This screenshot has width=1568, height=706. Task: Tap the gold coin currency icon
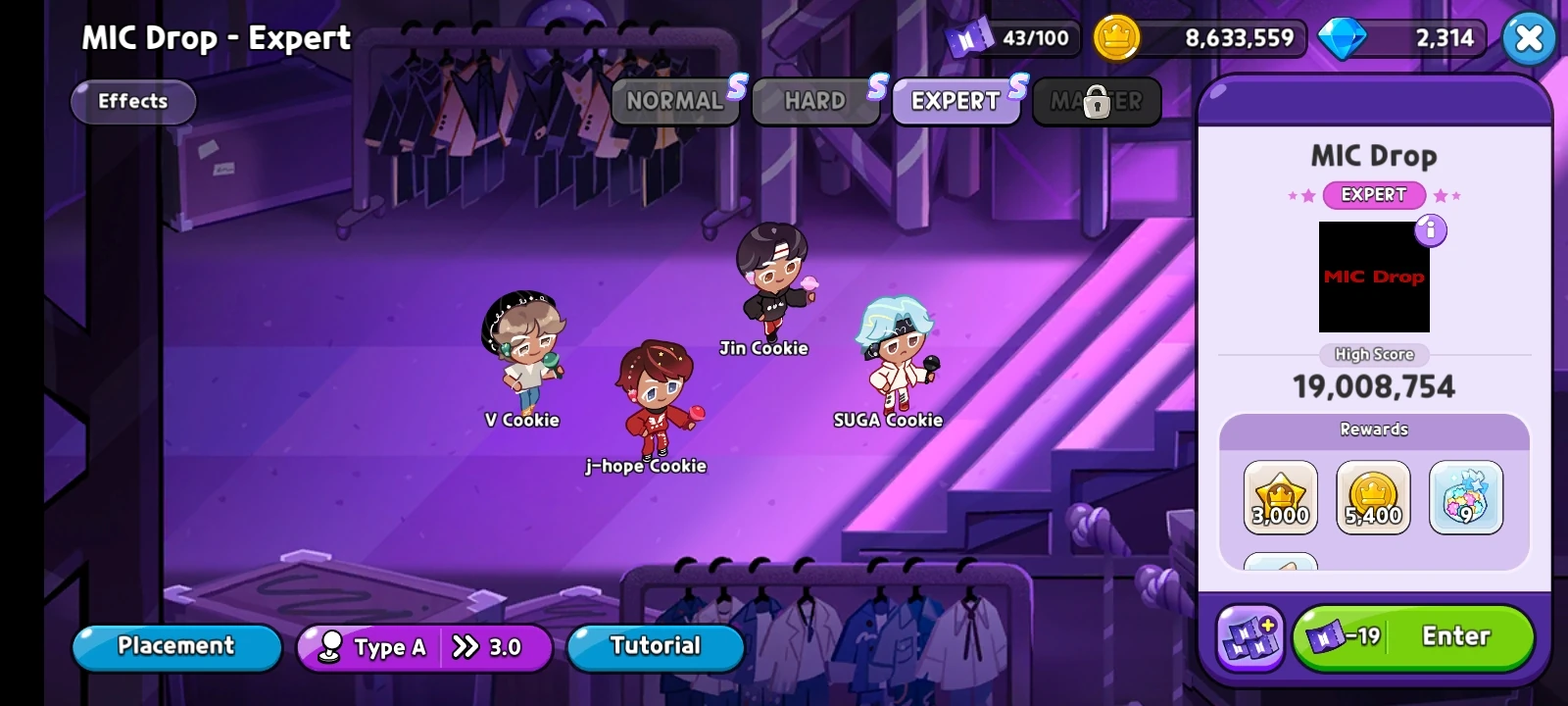click(x=1117, y=38)
